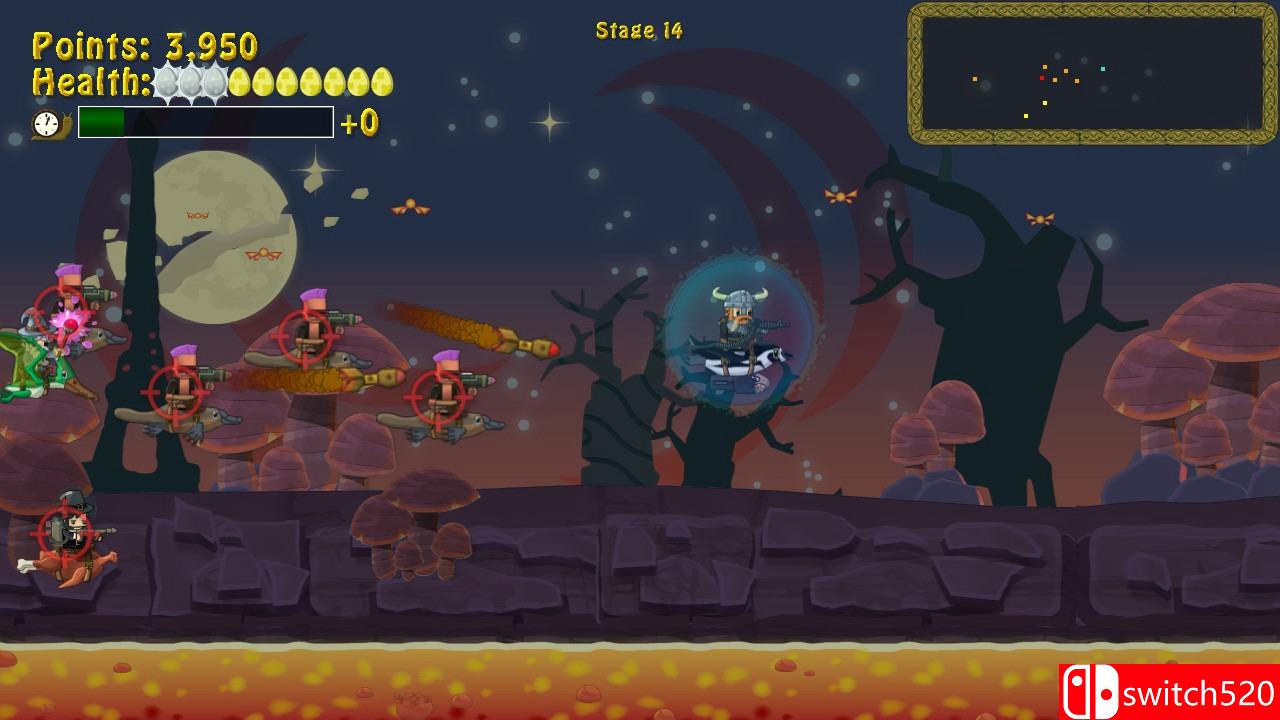The image size is (1280, 720).
Task: Expand the +0 multiplier next to the timer bar
Action: 361,122
